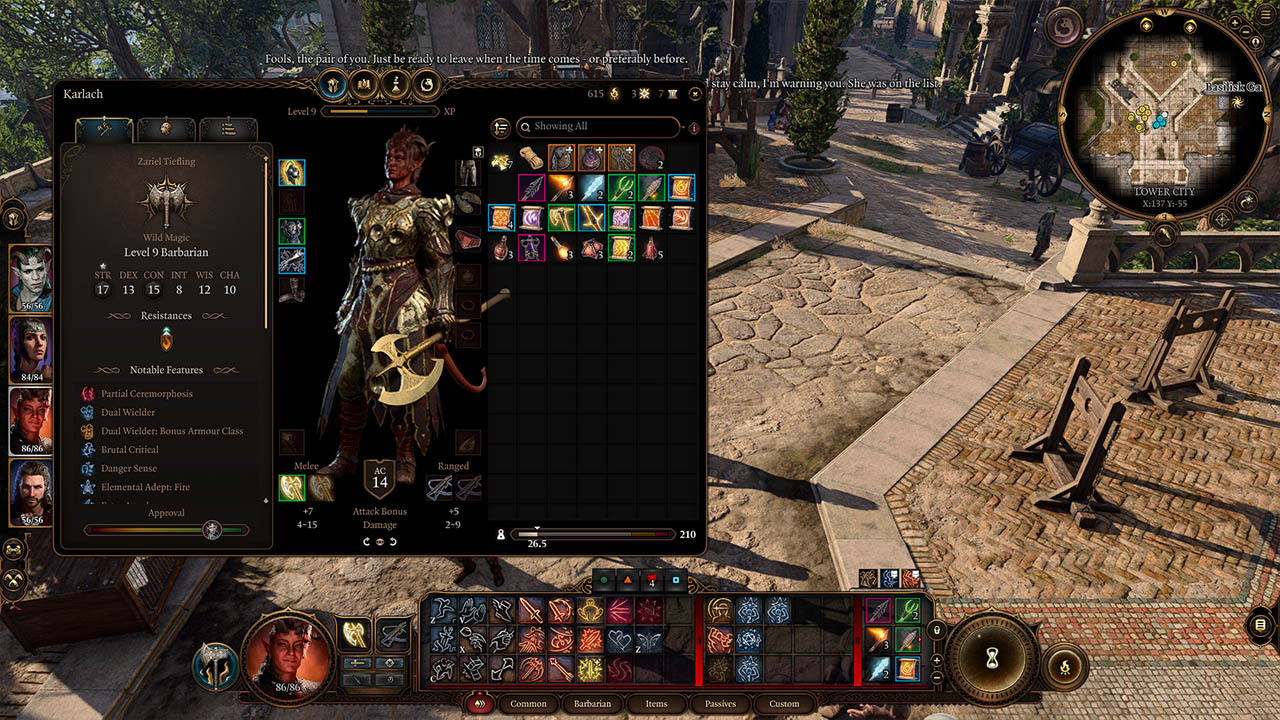Select the equipped golden greataxe melee slot
The height and width of the screenshot is (720, 1280).
pyautogui.click(x=291, y=487)
